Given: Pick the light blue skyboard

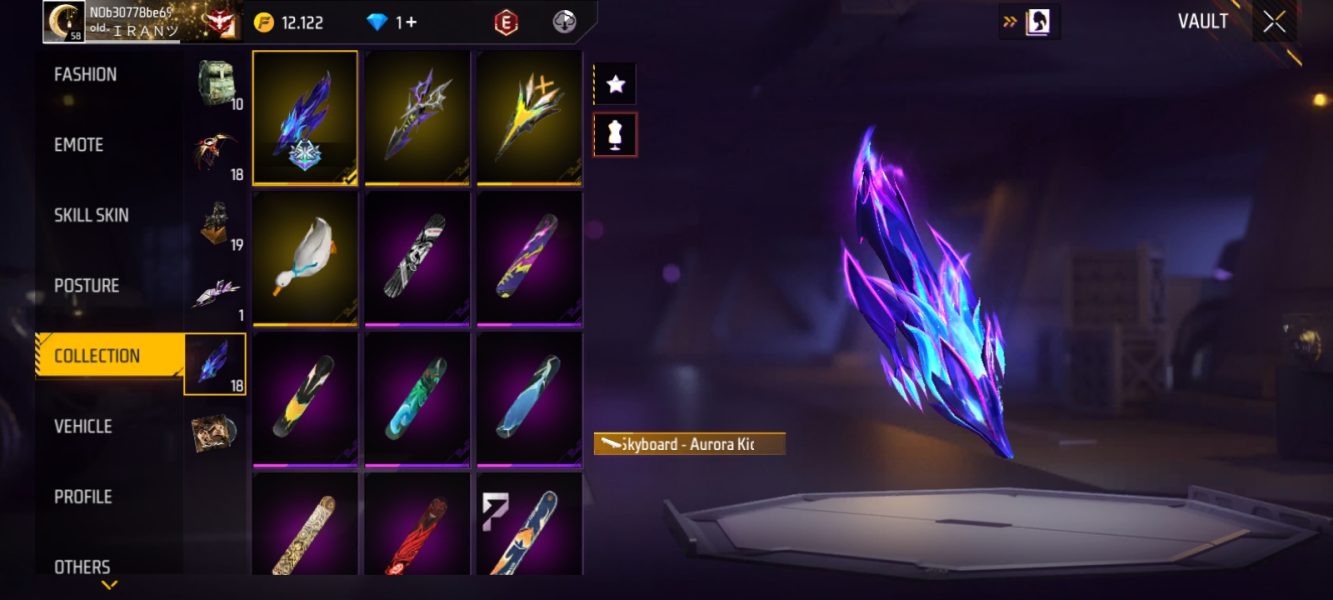Looking at the screenshot, I should pyautogui.click(x=529, y=398).
